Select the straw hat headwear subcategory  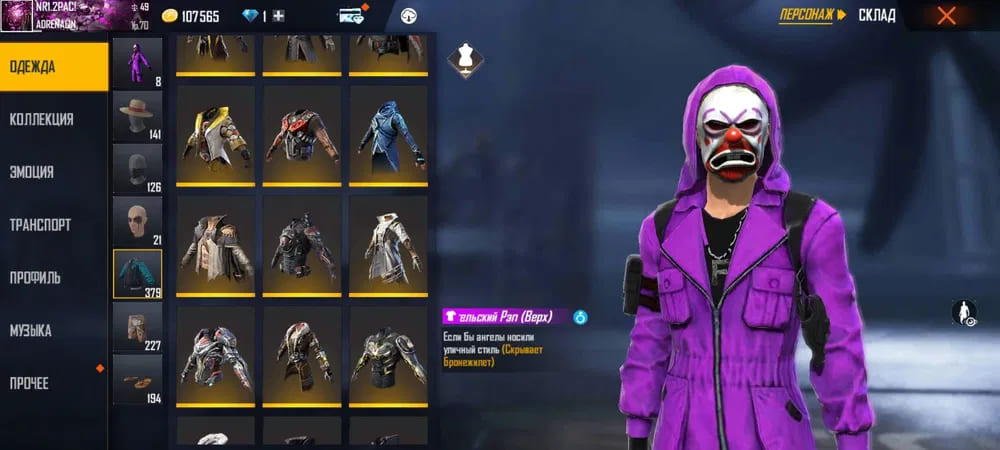[x=137, y=116]
